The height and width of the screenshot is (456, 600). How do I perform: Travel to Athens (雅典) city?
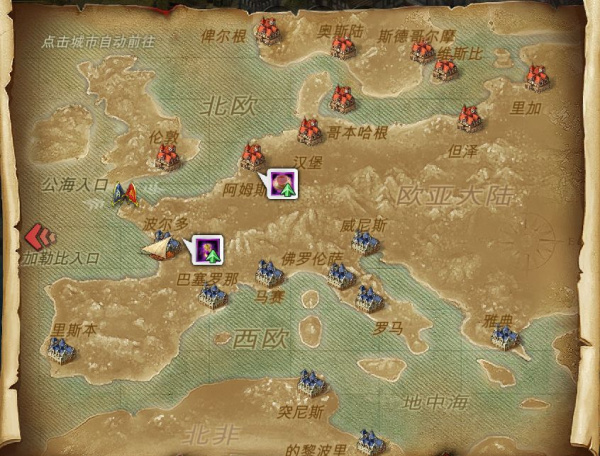pos(504,337)
